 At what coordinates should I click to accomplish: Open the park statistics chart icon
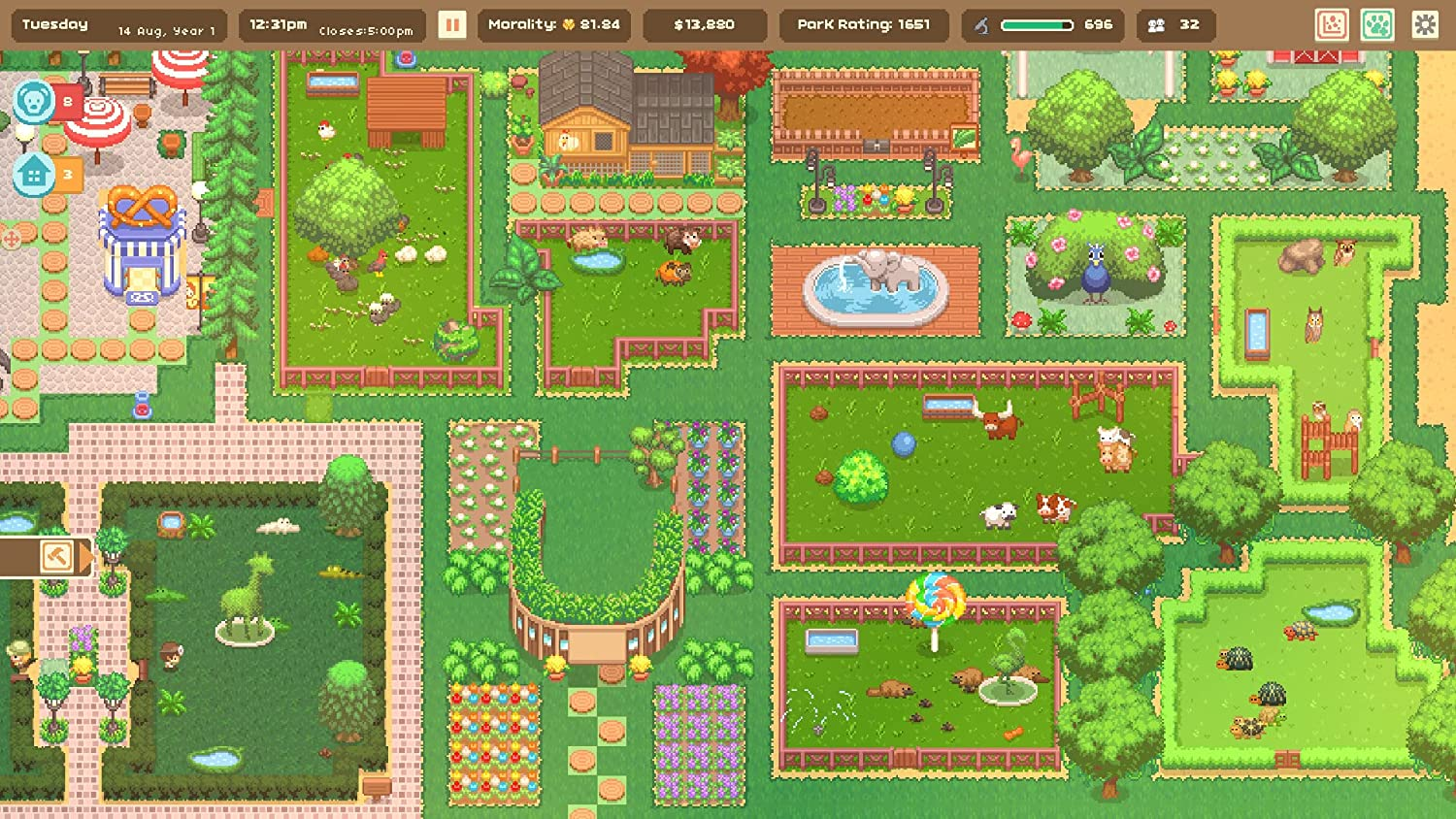point(1332,24)
